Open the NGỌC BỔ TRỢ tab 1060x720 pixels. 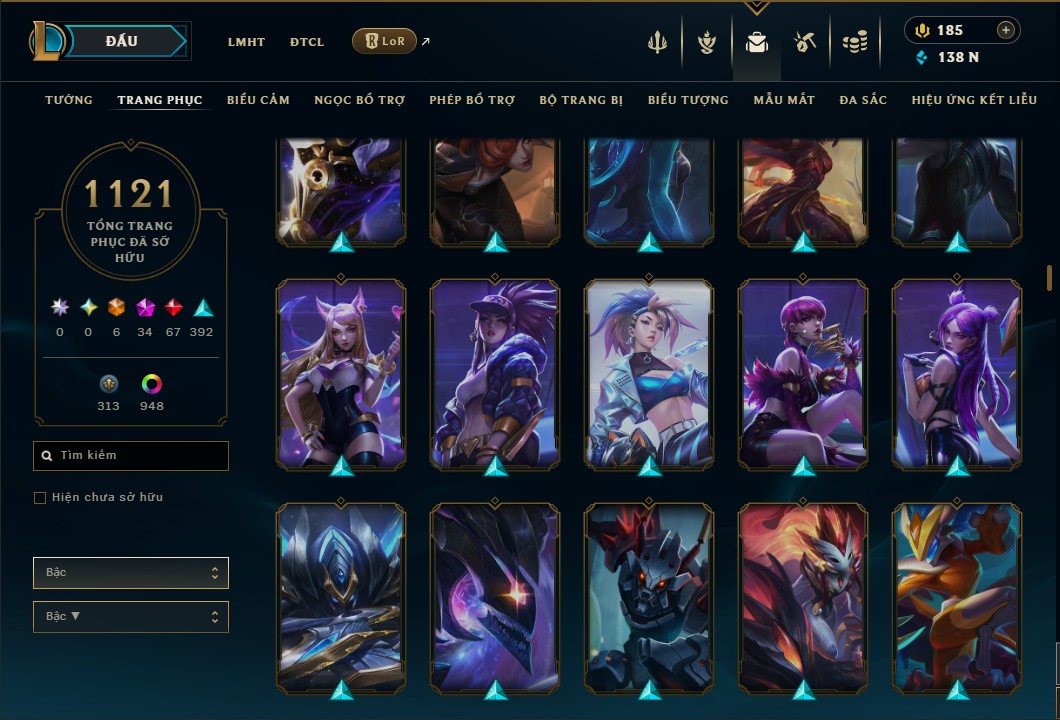pos(359,100)
